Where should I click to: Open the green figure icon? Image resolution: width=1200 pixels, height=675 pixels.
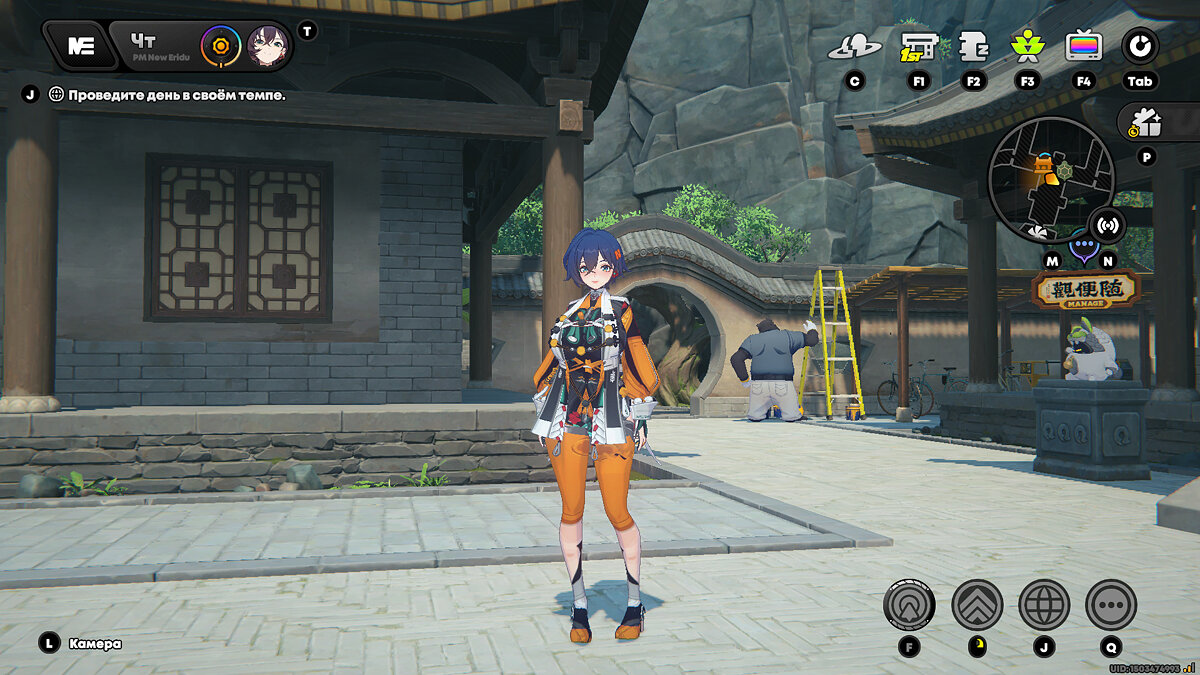click(1026, 46)
